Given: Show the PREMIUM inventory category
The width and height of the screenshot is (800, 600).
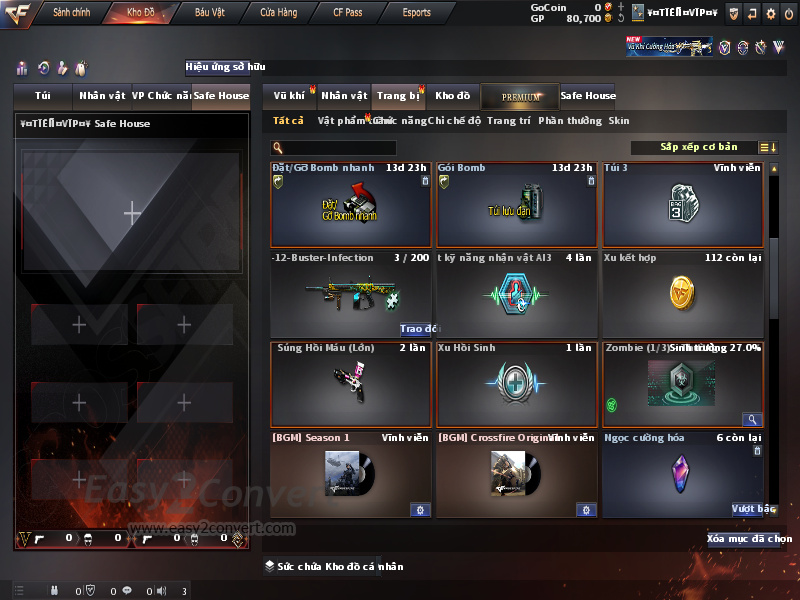Looking at the screenshot, I should point(520,96).
